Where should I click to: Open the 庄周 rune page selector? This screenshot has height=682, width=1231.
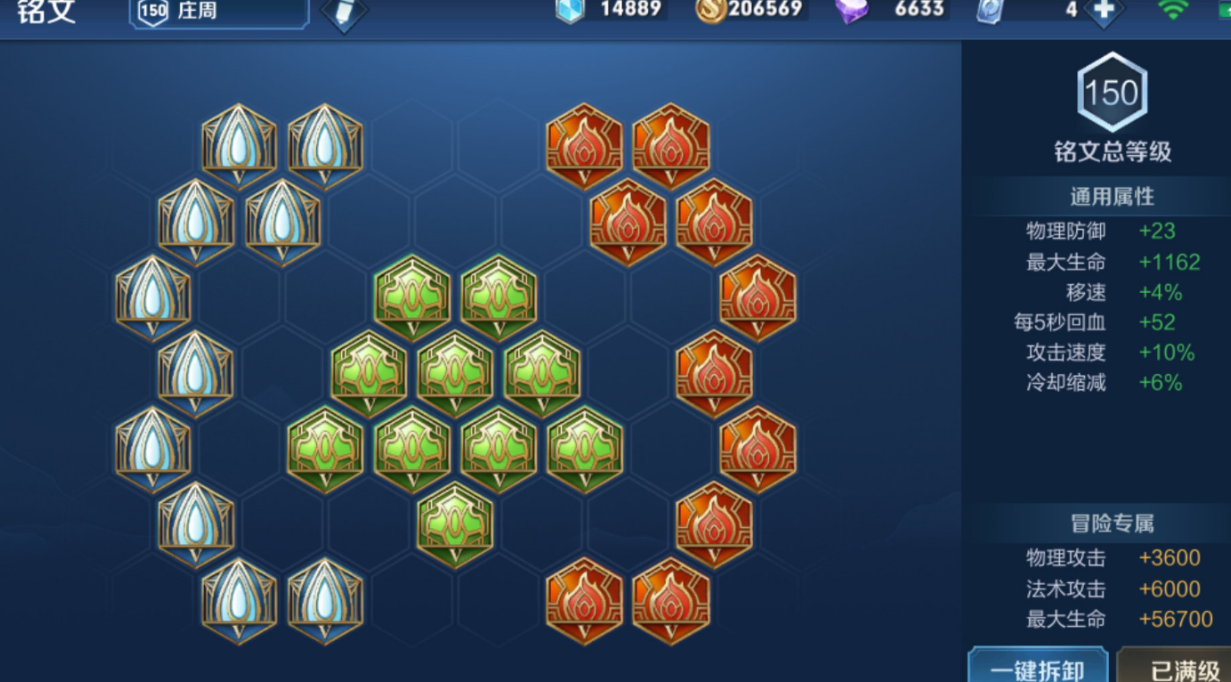(219, 12)
